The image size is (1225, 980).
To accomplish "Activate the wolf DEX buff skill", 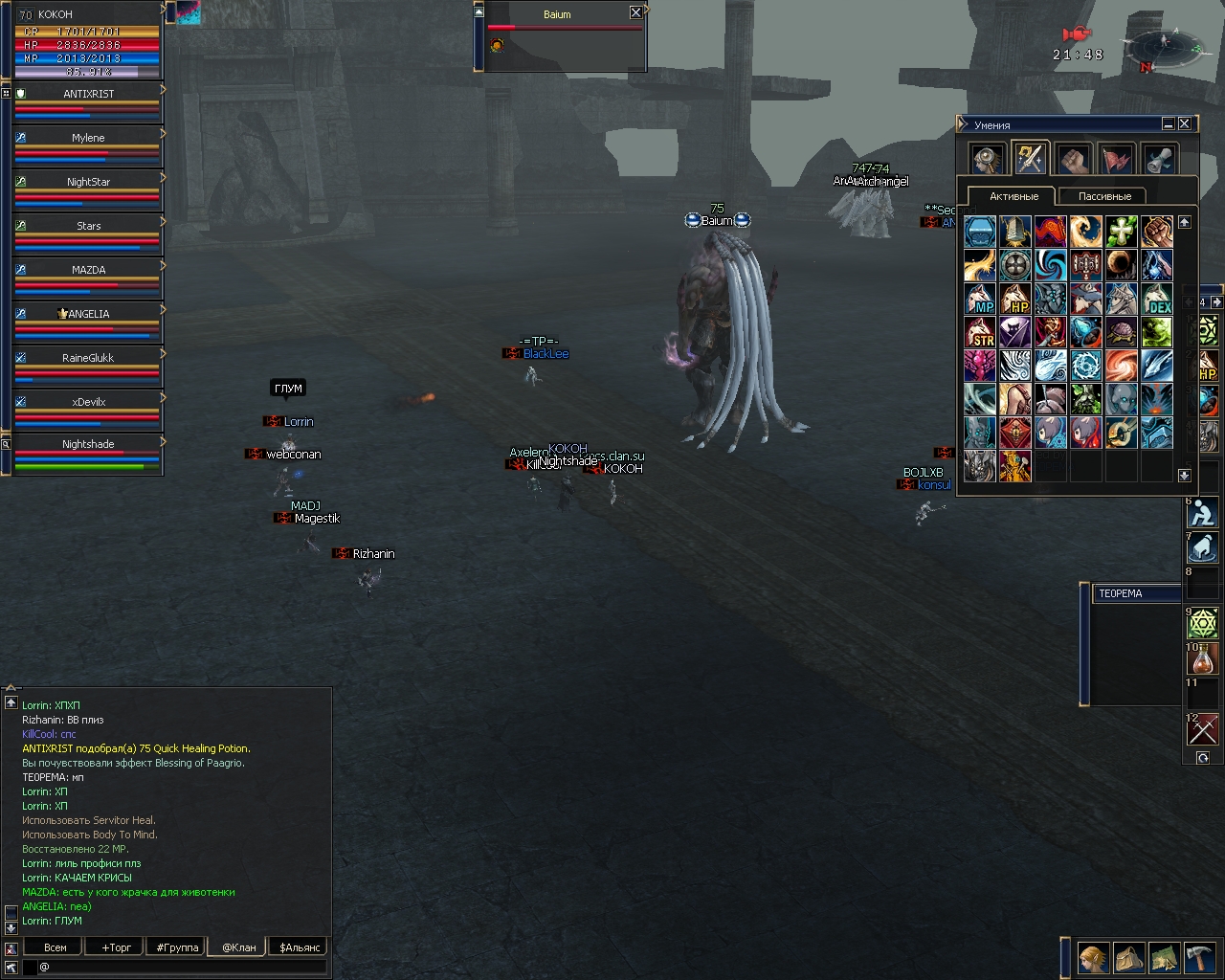I will coord(1156,300).
